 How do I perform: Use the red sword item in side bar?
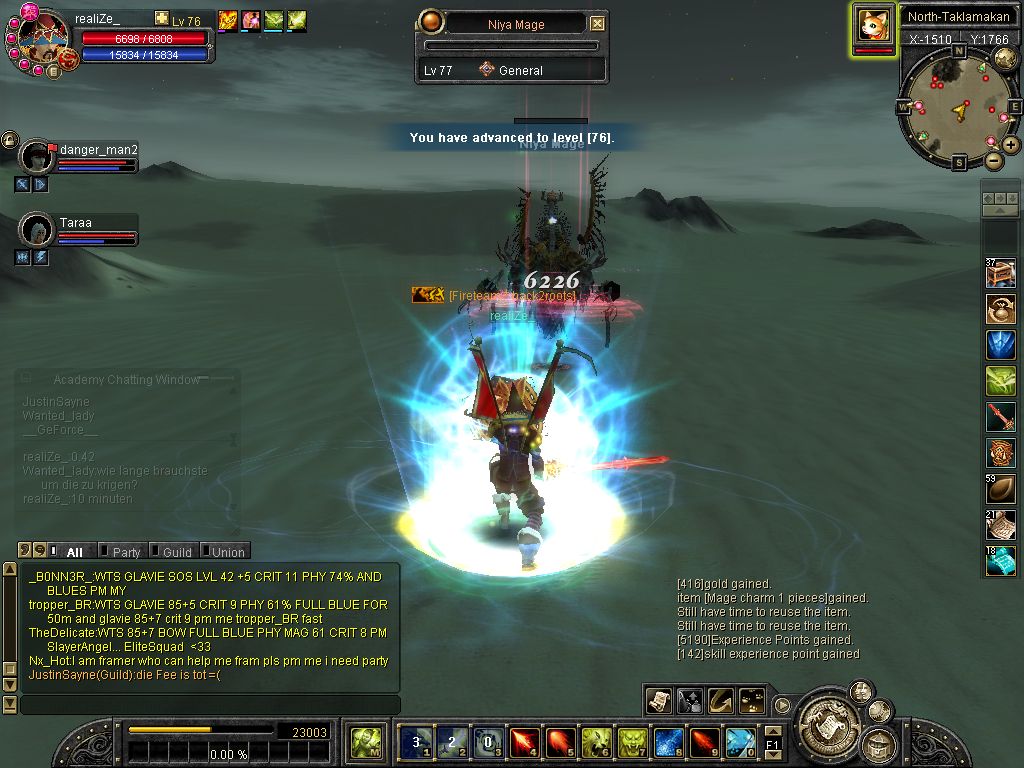click(x=1000, y=416)
